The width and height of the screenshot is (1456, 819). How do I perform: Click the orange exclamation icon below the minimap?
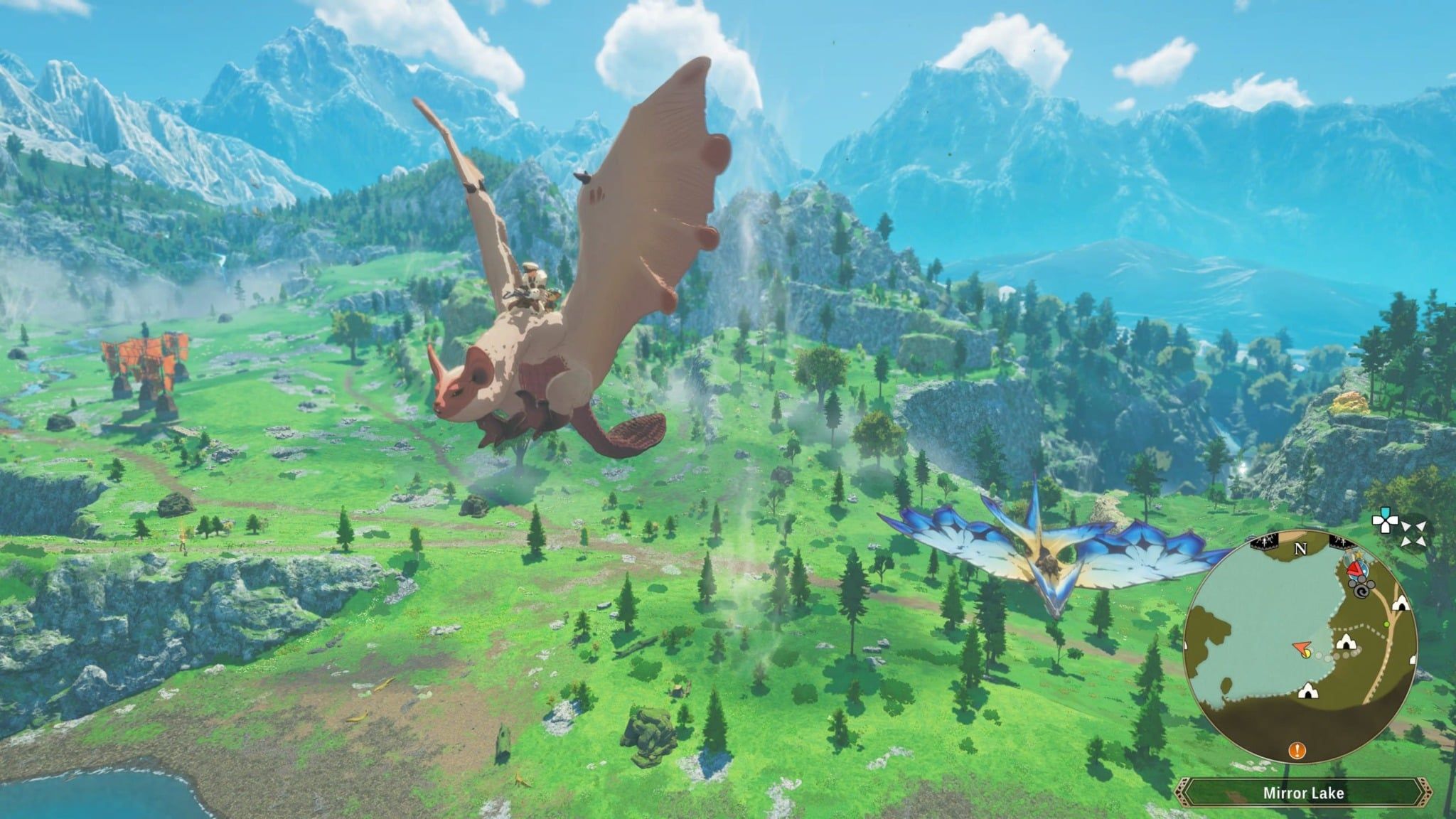1296,751
